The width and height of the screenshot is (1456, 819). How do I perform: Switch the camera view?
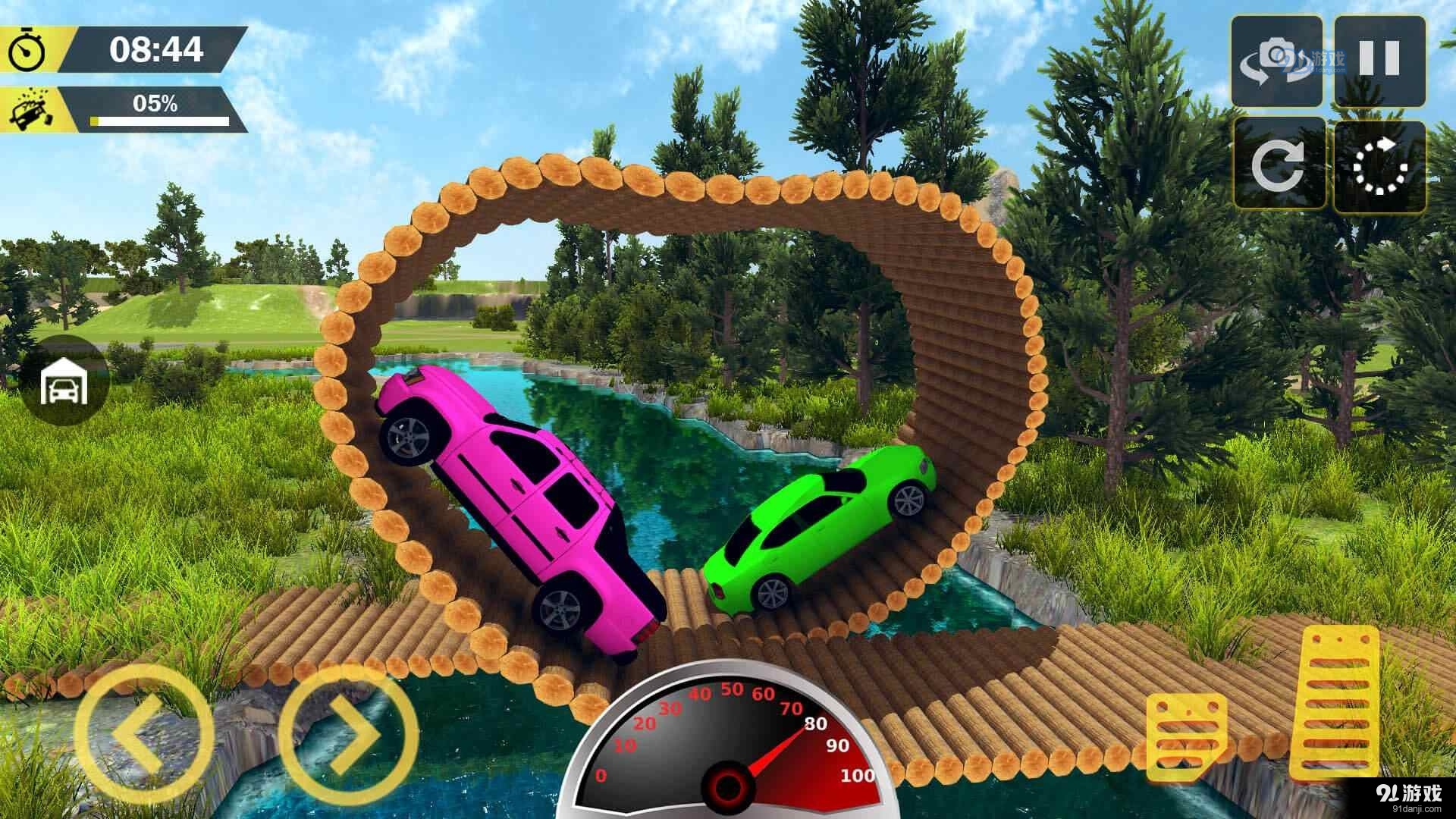point(1278,61)
